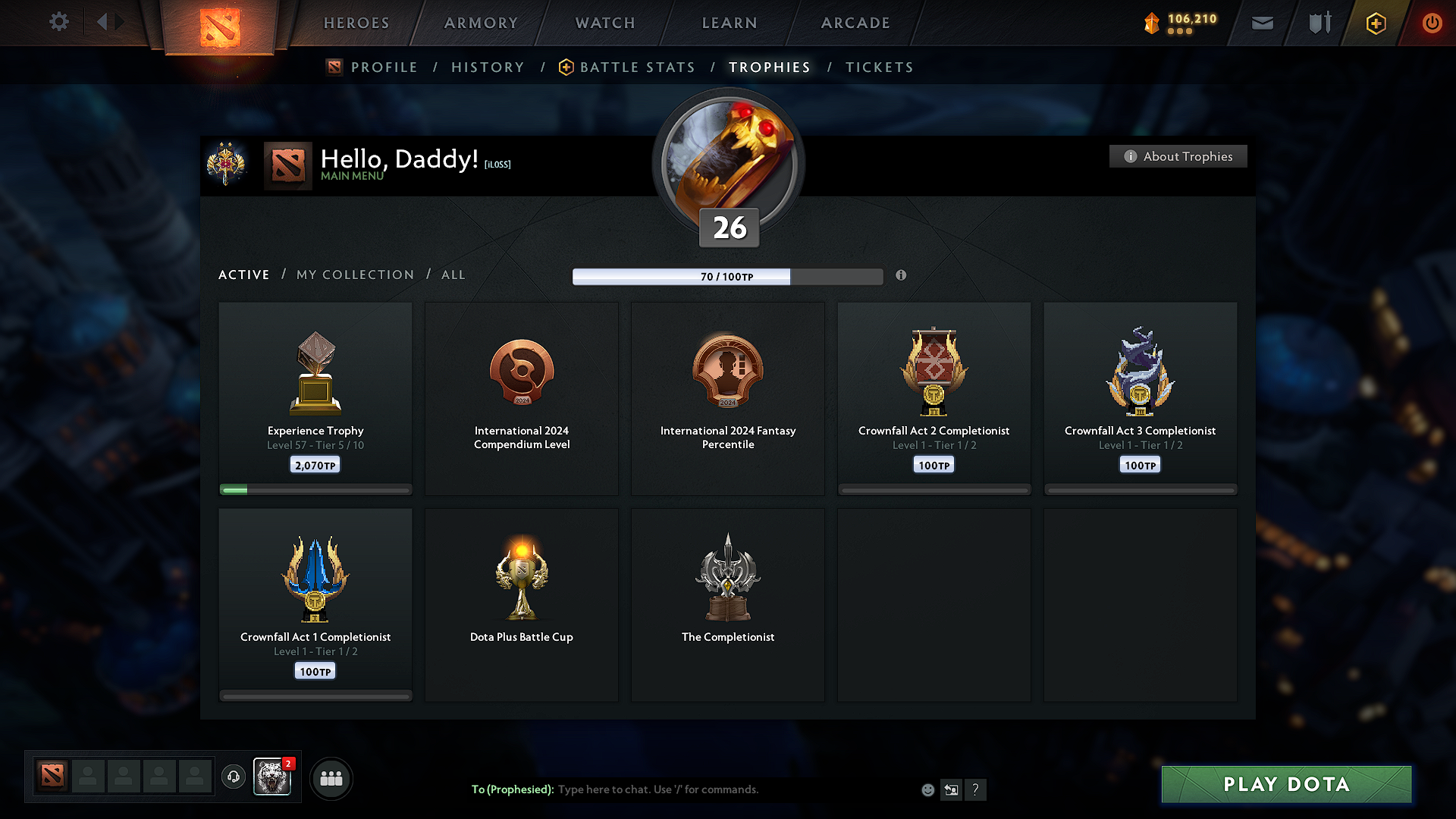Open the HISTORY section of the profile

(488, 67)
